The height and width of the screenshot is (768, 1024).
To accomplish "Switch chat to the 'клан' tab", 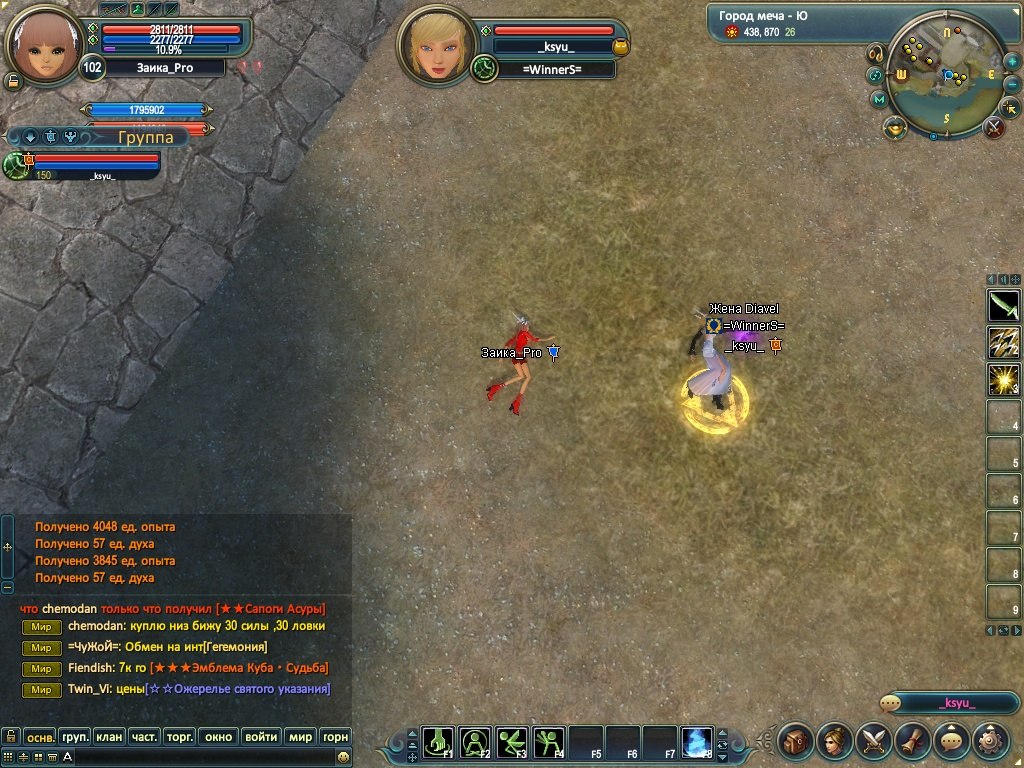I will (109, 737).
